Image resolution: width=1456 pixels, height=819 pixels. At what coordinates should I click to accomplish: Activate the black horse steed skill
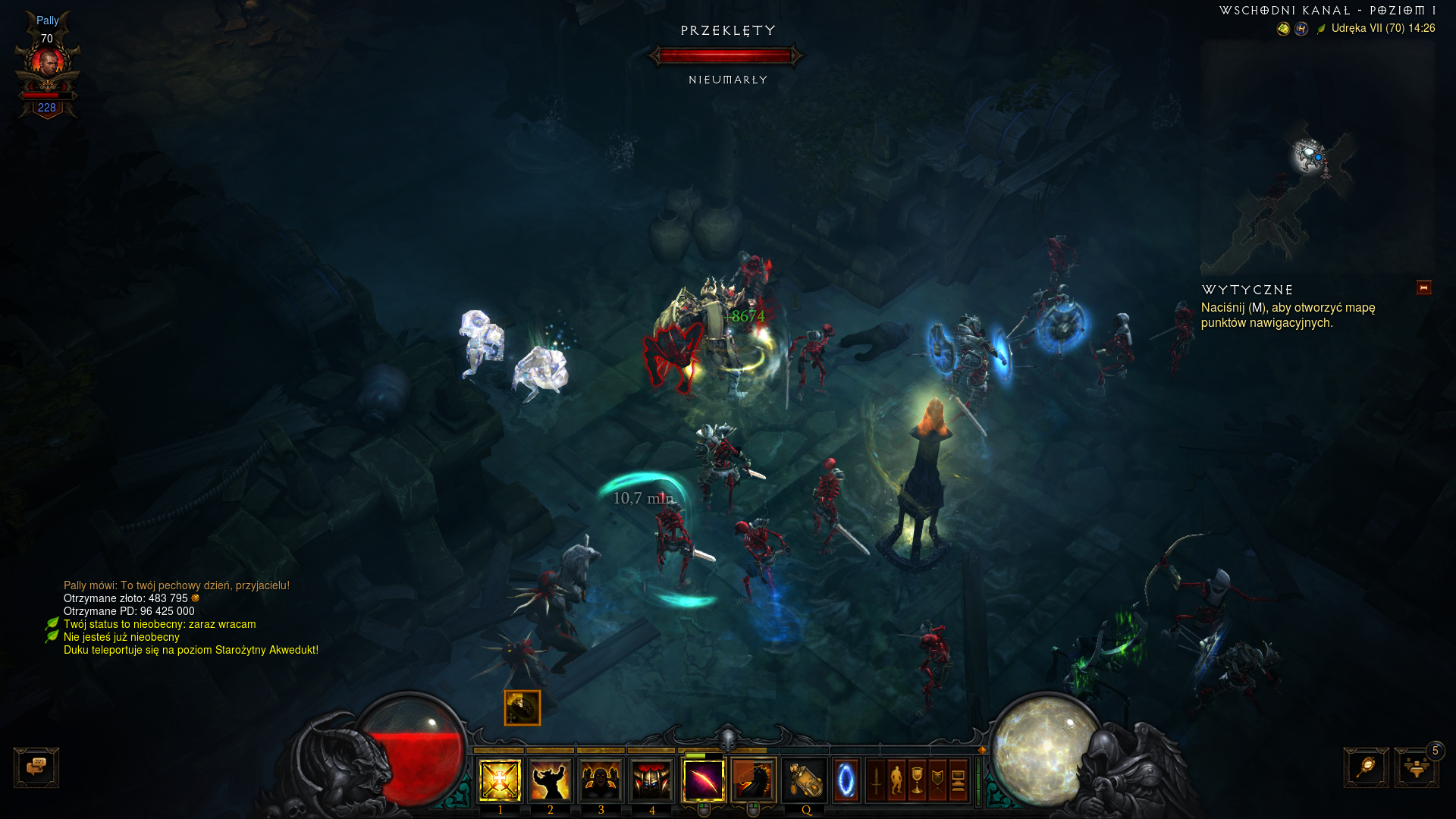753,780
